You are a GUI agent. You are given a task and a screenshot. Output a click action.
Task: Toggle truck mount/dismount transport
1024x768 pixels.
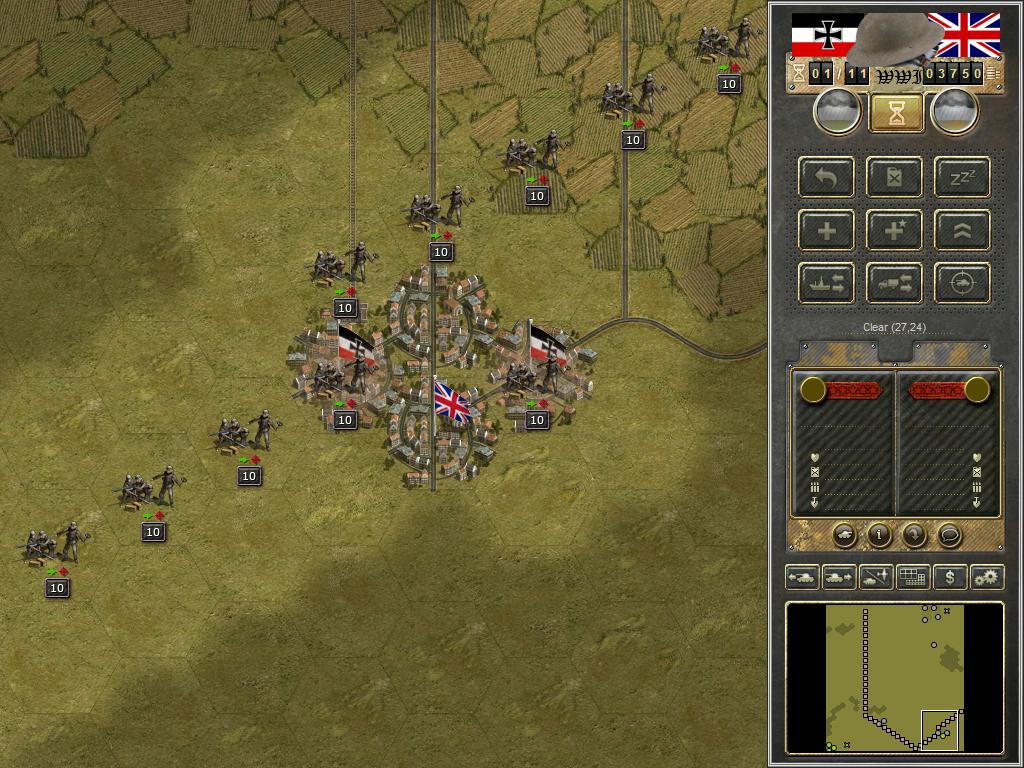(x=896, y=283)
